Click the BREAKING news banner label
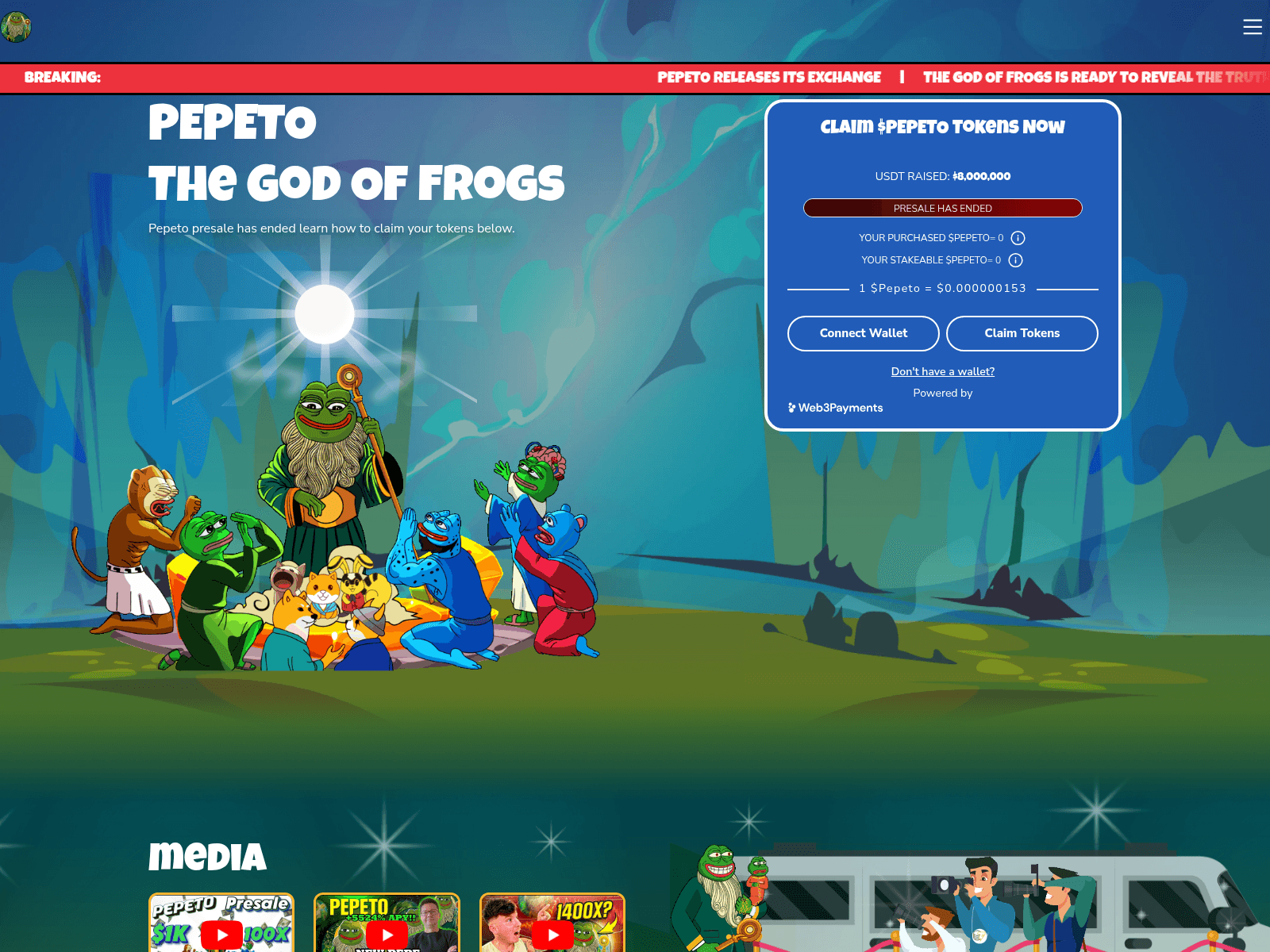This screenshot has width=1270, height=952. coord(63,77)
